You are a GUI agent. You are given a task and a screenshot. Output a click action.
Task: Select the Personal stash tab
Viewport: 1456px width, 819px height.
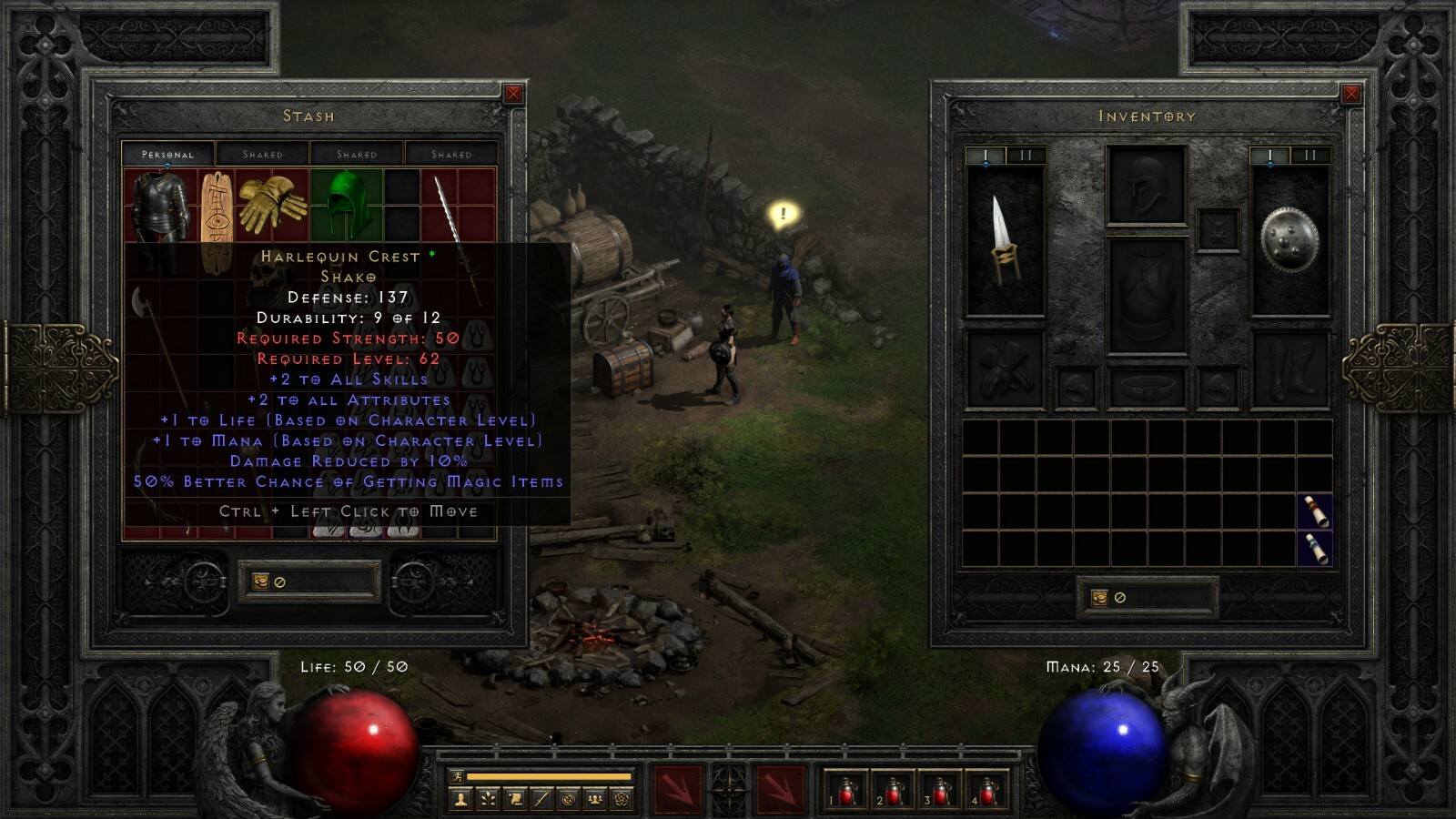pyautogui.click(x=168, y=154)
